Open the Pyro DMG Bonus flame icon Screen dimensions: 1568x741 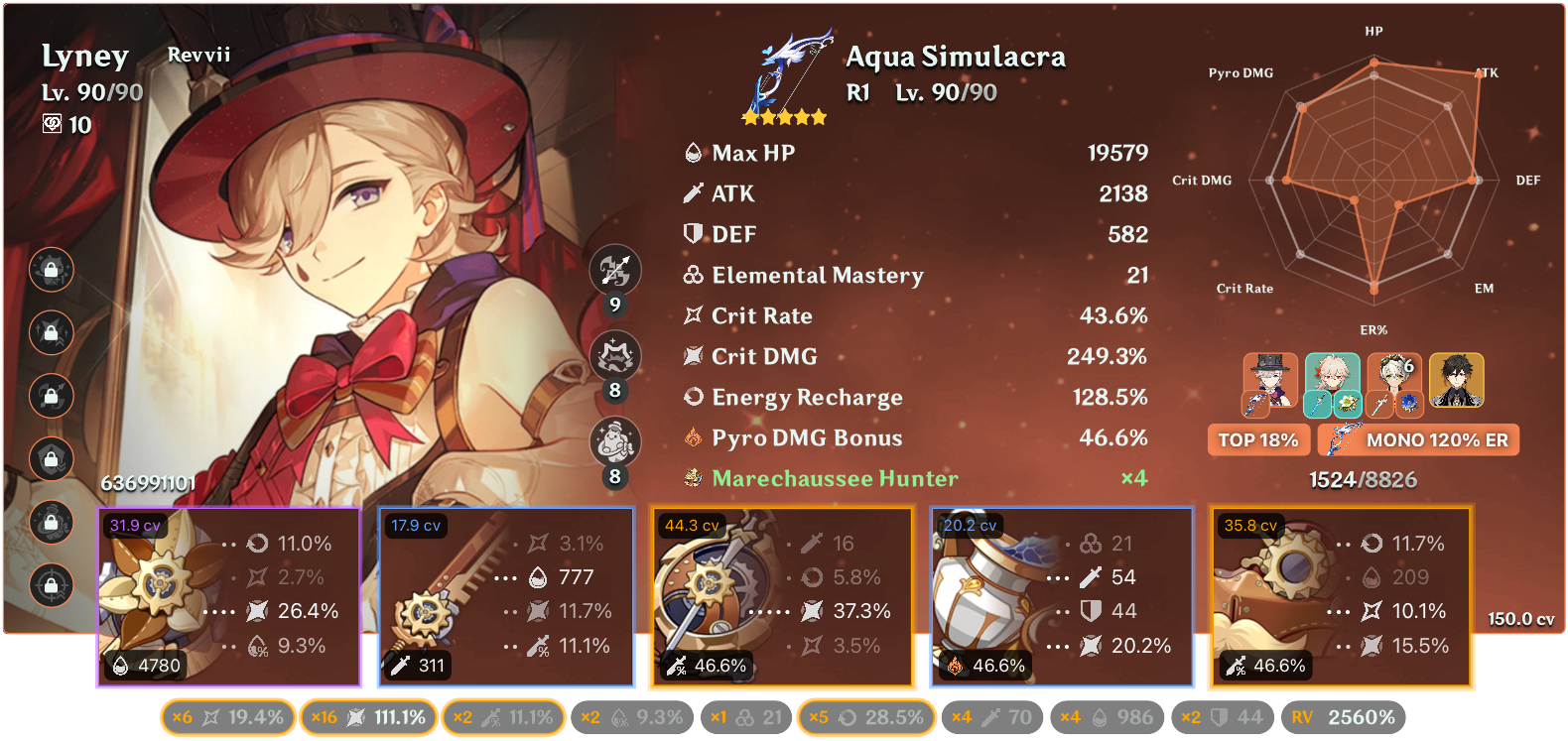(x=693, y=437)
